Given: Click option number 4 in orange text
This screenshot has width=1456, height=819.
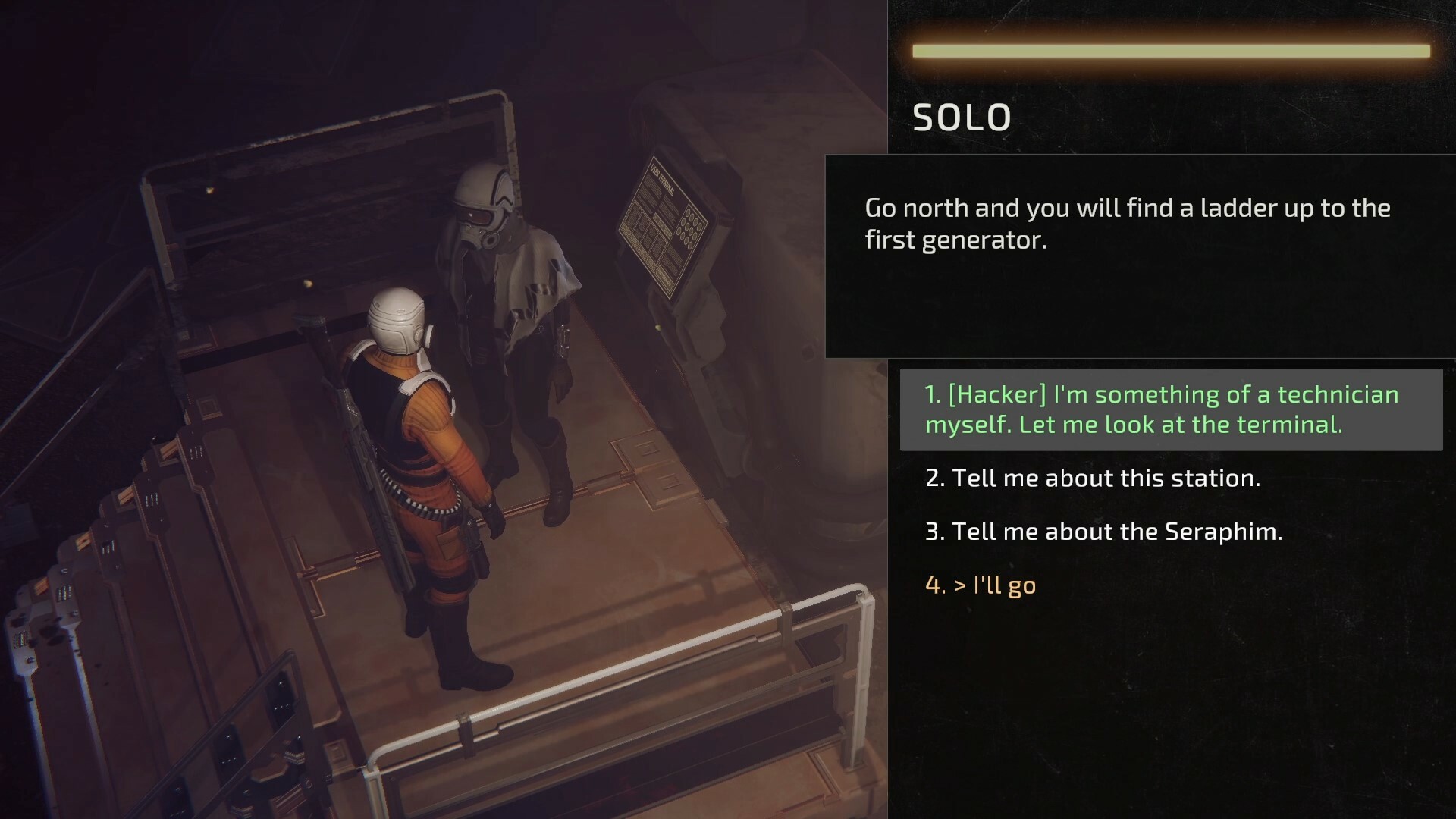Looking at the screenshot, I should pyautogui.click(x=982, y=585).
